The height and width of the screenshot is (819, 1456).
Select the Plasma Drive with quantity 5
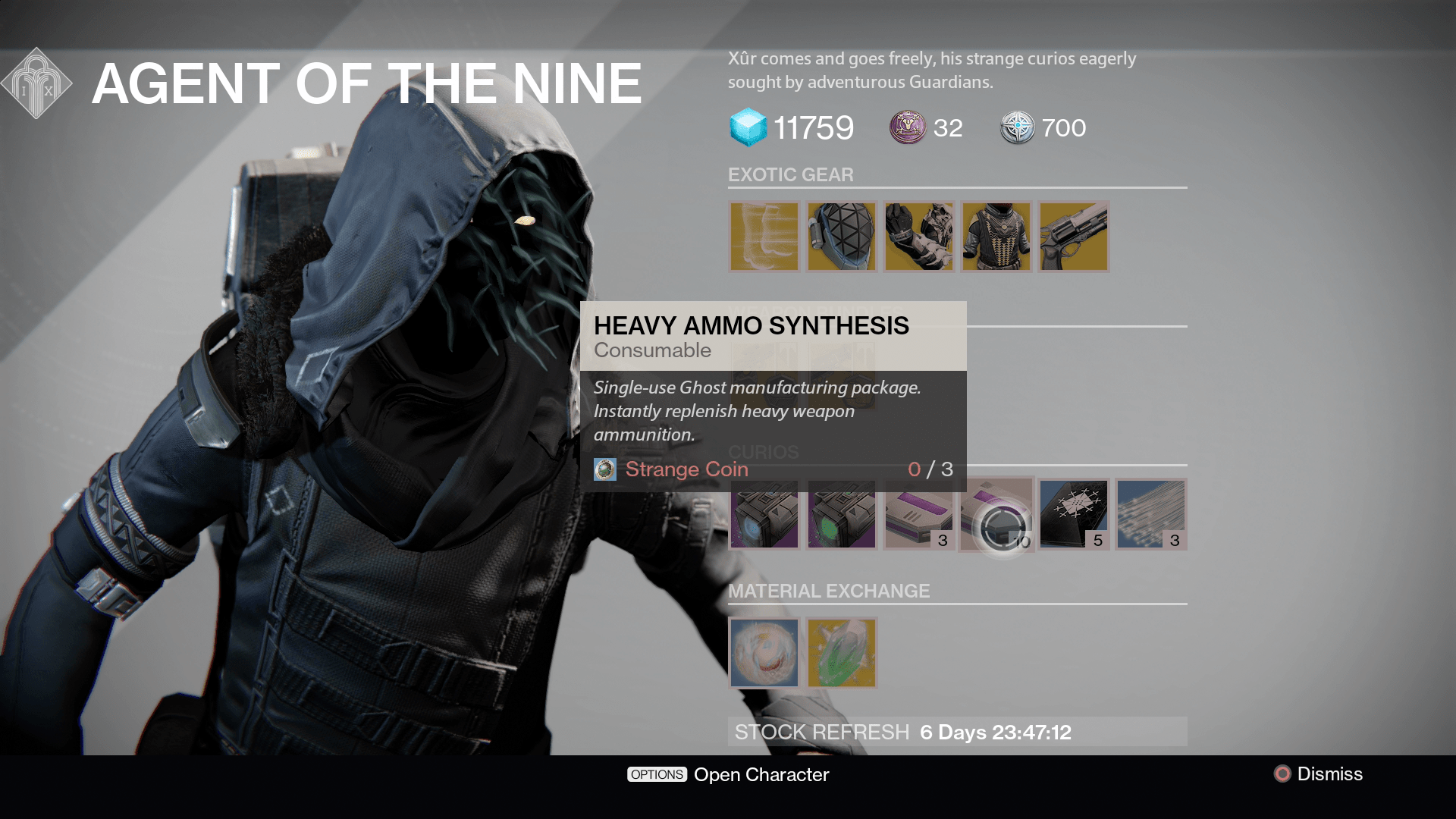click(1073, 514)
